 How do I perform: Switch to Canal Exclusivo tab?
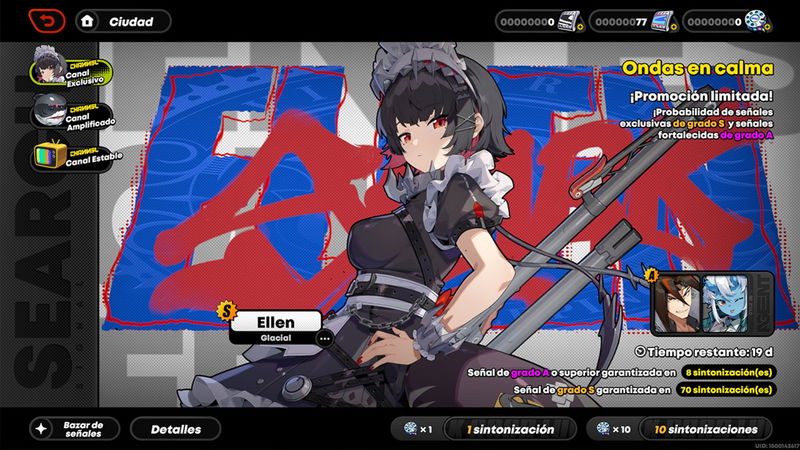(70, 70)
